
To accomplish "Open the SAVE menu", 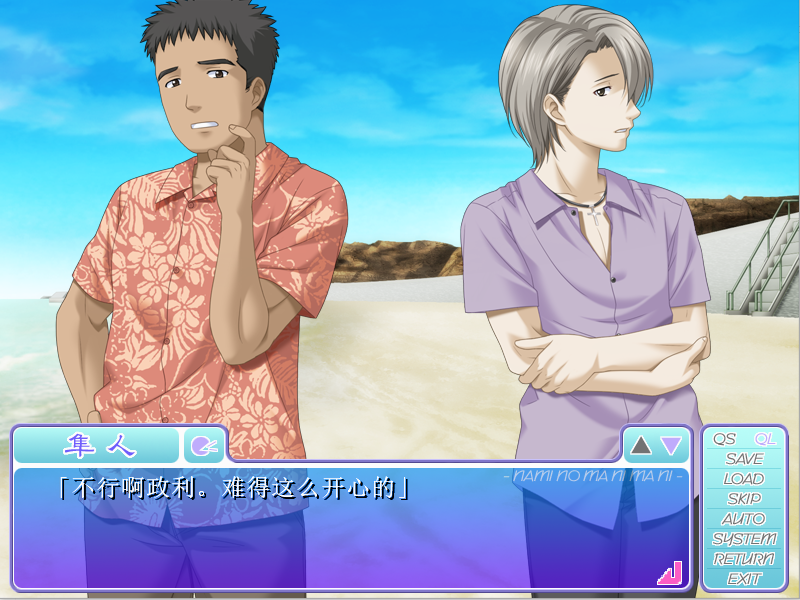I will 744,459.
